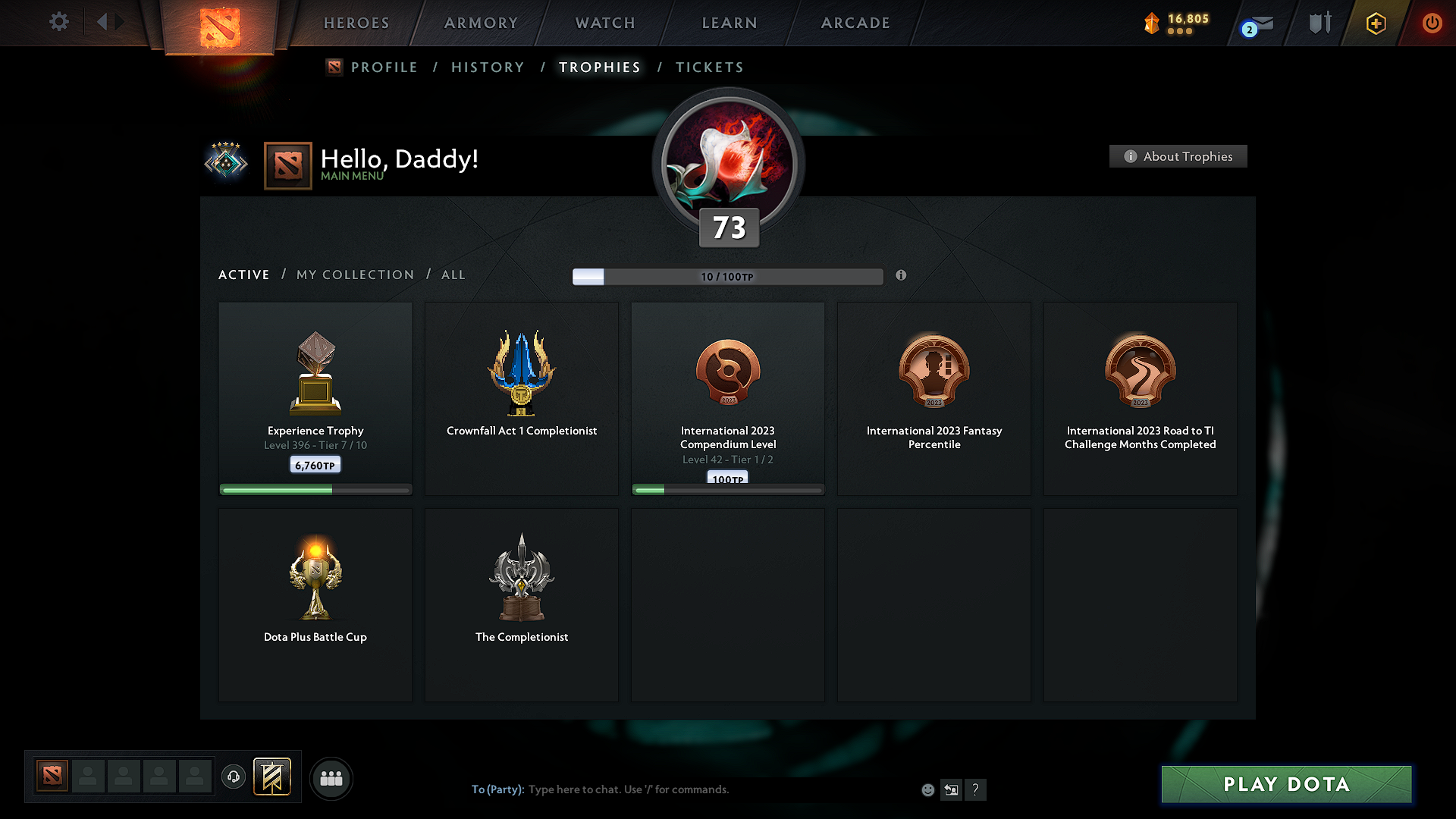Click the chat help question mark icon

[x=976, y=789]
